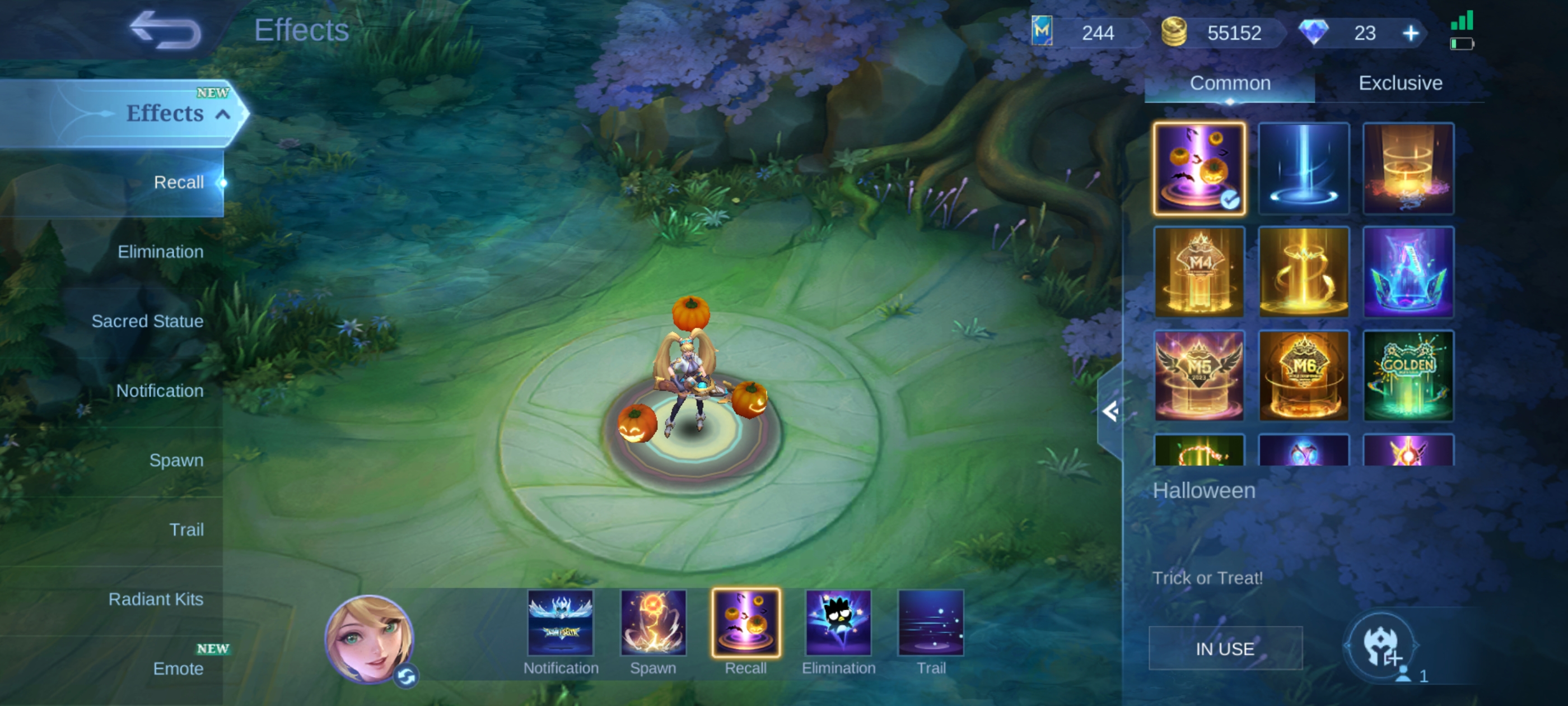The image size is (1568, 706).
Task: Click the IN USE button
Action: pos(1225,649)
